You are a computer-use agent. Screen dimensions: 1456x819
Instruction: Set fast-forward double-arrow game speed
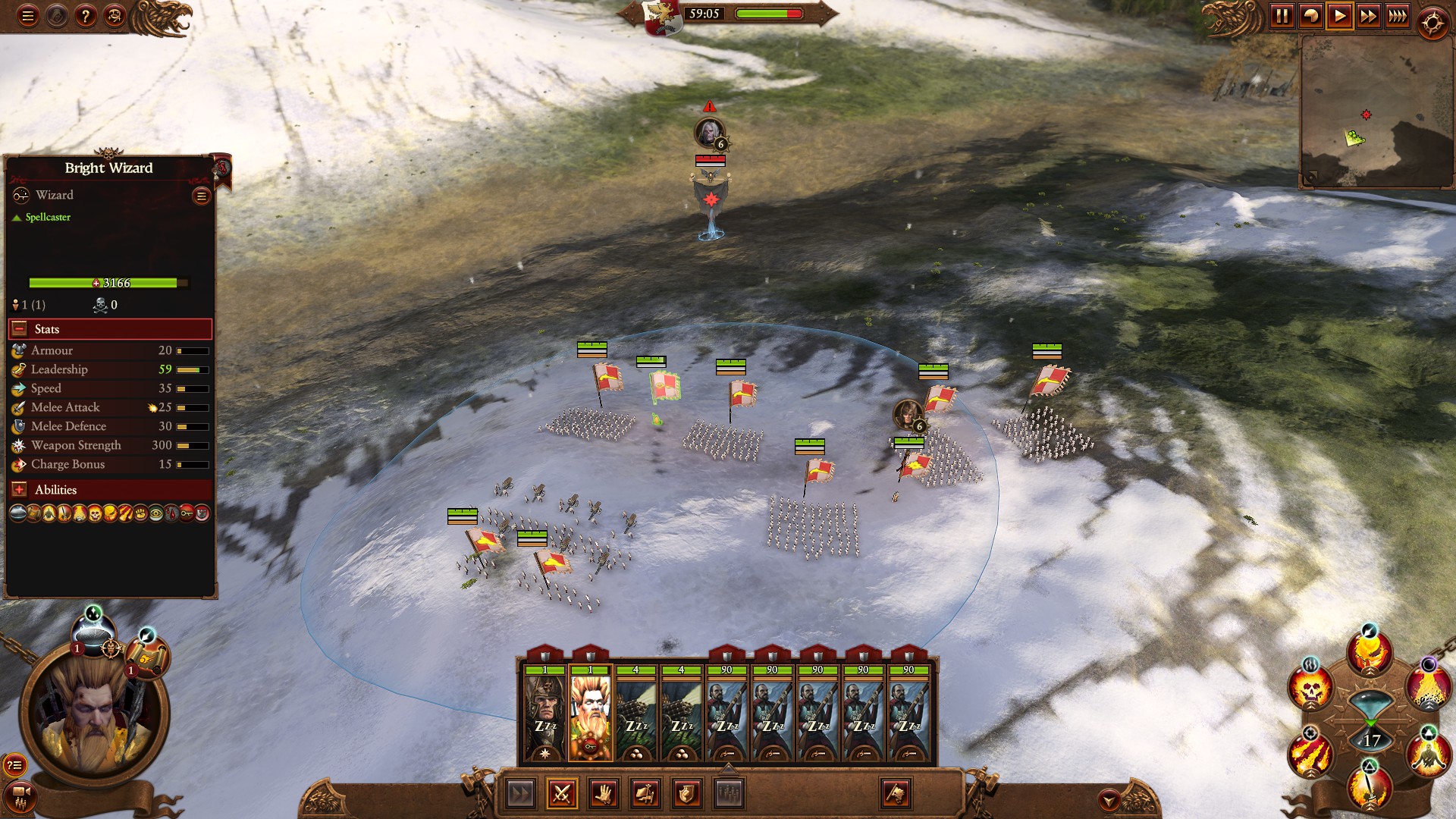(x=1369, y=17)
